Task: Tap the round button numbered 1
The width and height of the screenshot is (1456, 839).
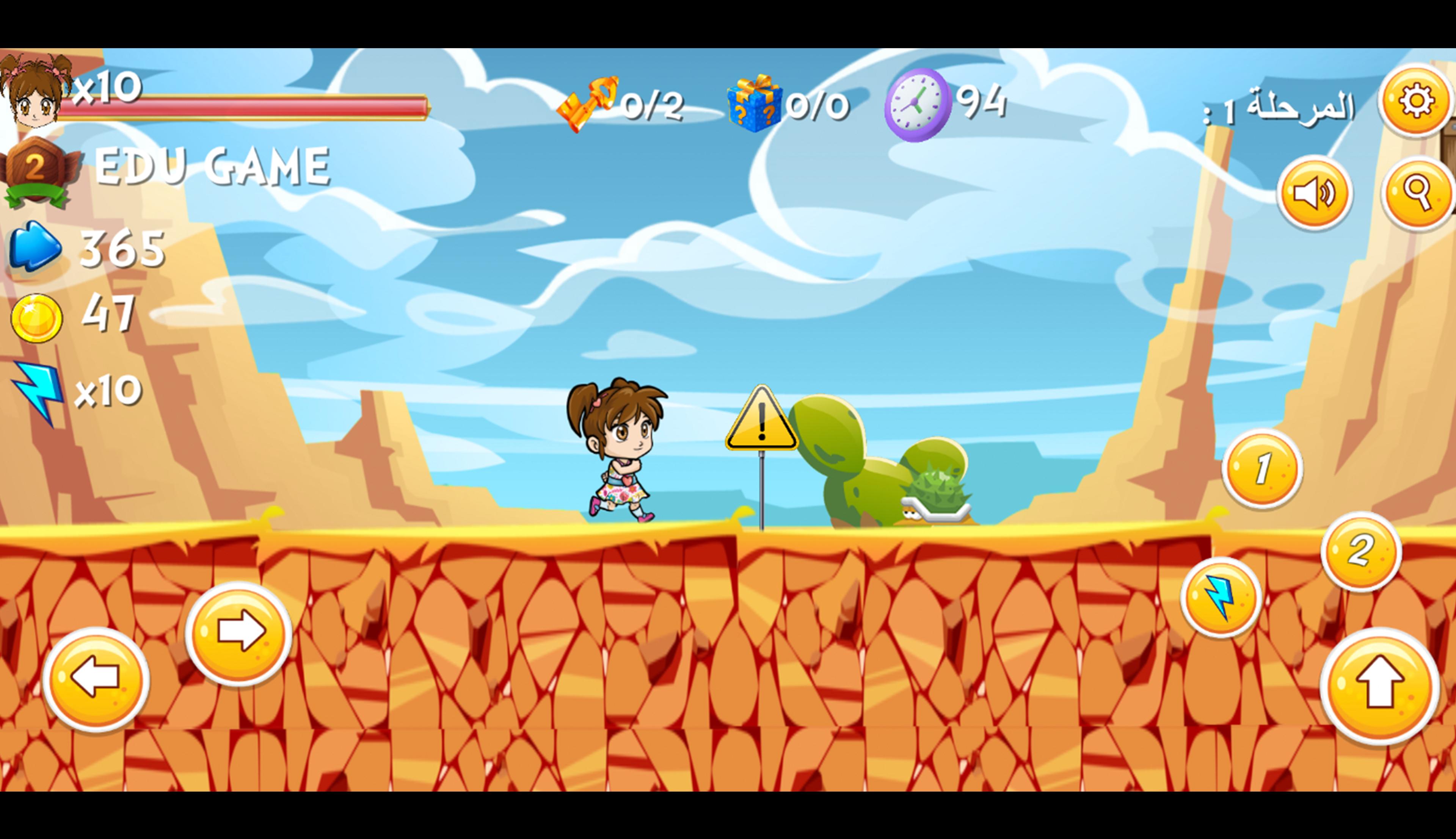Action: pyautogui.click(x=1262, y=468)
